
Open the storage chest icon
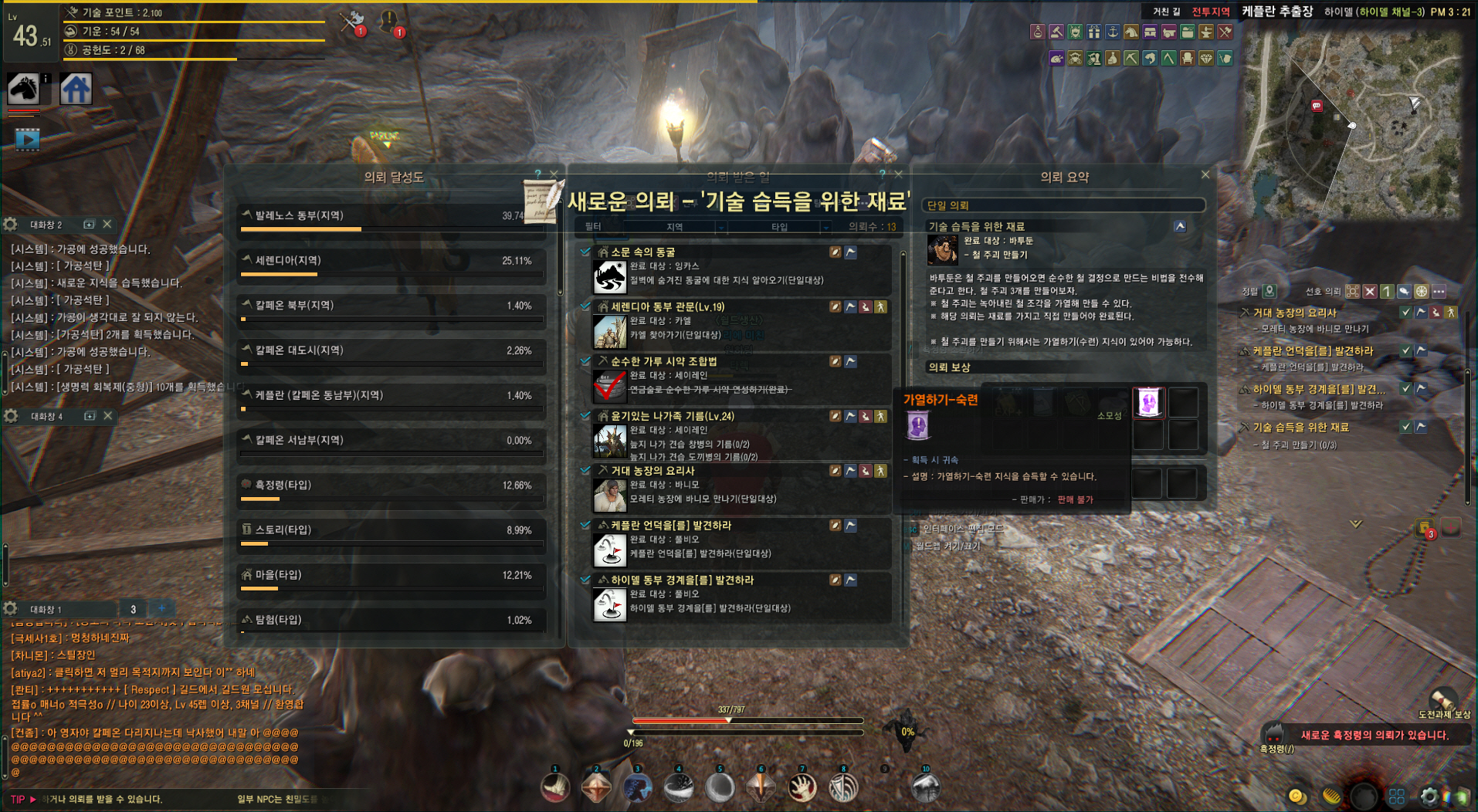tap(1150, 32)
